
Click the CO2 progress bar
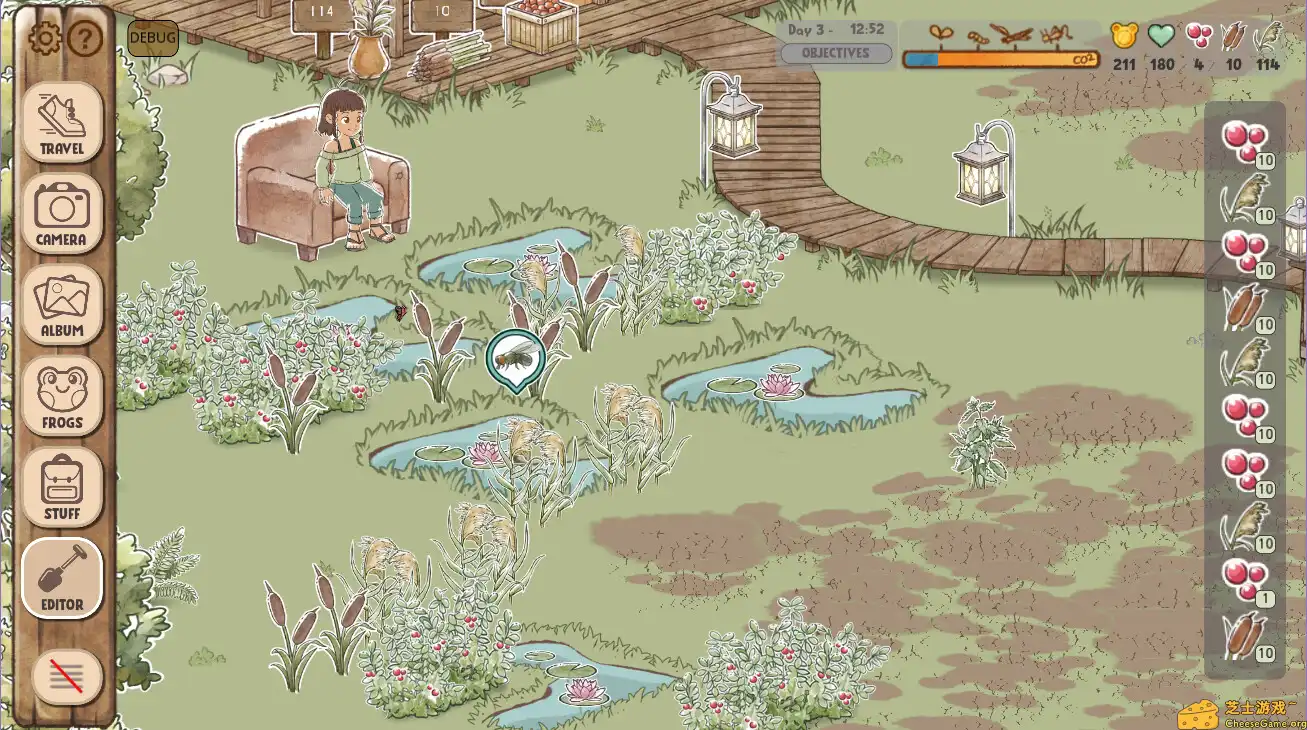coord(1000,58)
